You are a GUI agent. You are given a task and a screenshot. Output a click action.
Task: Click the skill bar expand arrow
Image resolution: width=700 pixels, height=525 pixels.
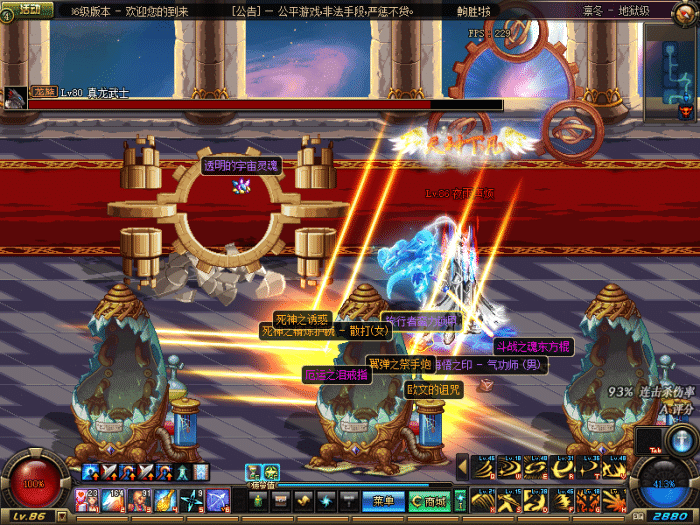[x=462, y=466]
